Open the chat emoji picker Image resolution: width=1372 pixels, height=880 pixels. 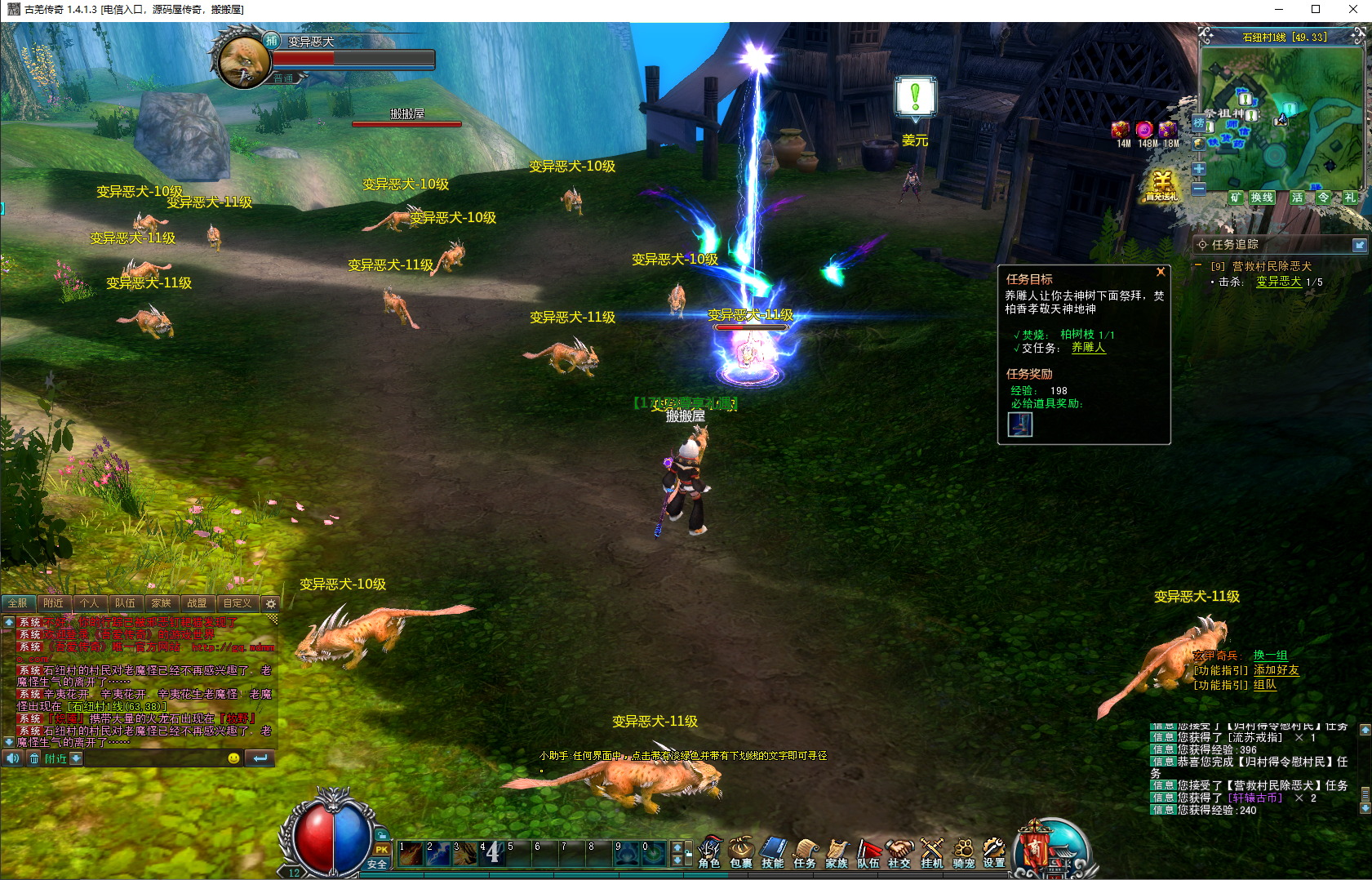(233, 758)
